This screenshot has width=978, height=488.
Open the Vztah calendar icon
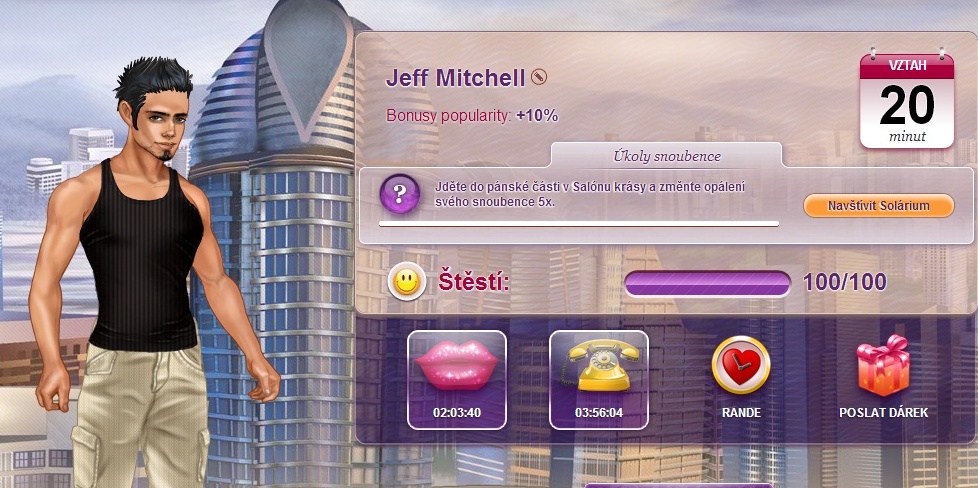(906, 98)
